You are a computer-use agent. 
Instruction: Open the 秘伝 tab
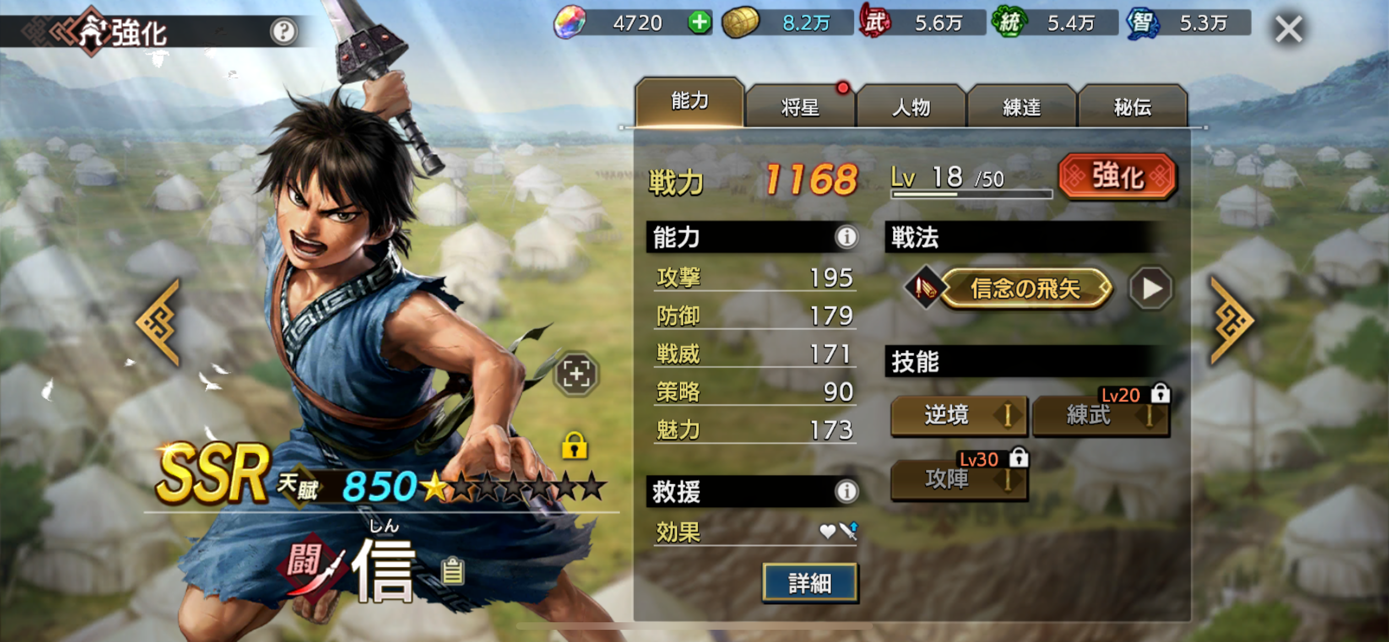1133,106
